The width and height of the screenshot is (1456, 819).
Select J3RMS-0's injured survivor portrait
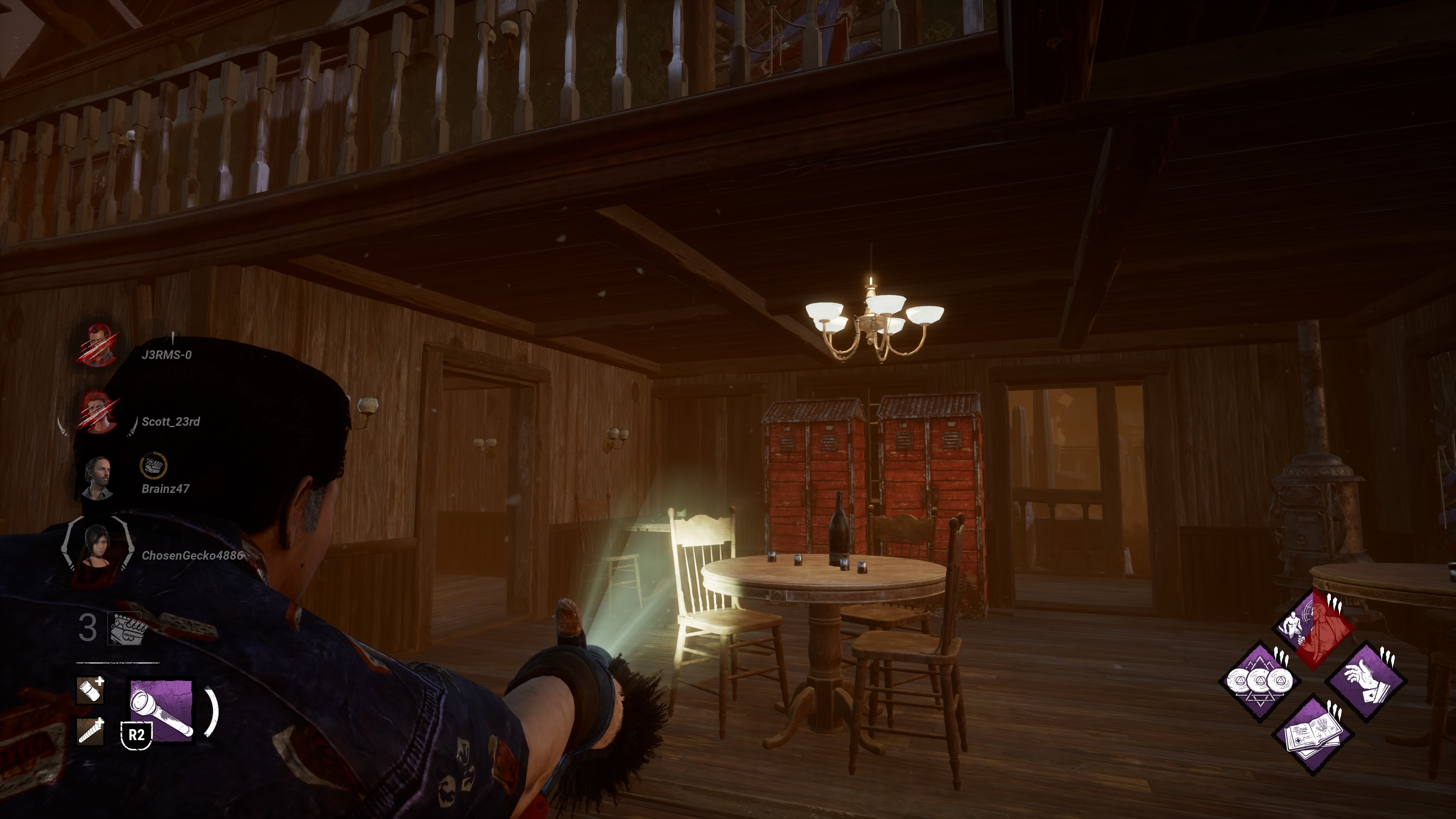[x=99, y=345]
